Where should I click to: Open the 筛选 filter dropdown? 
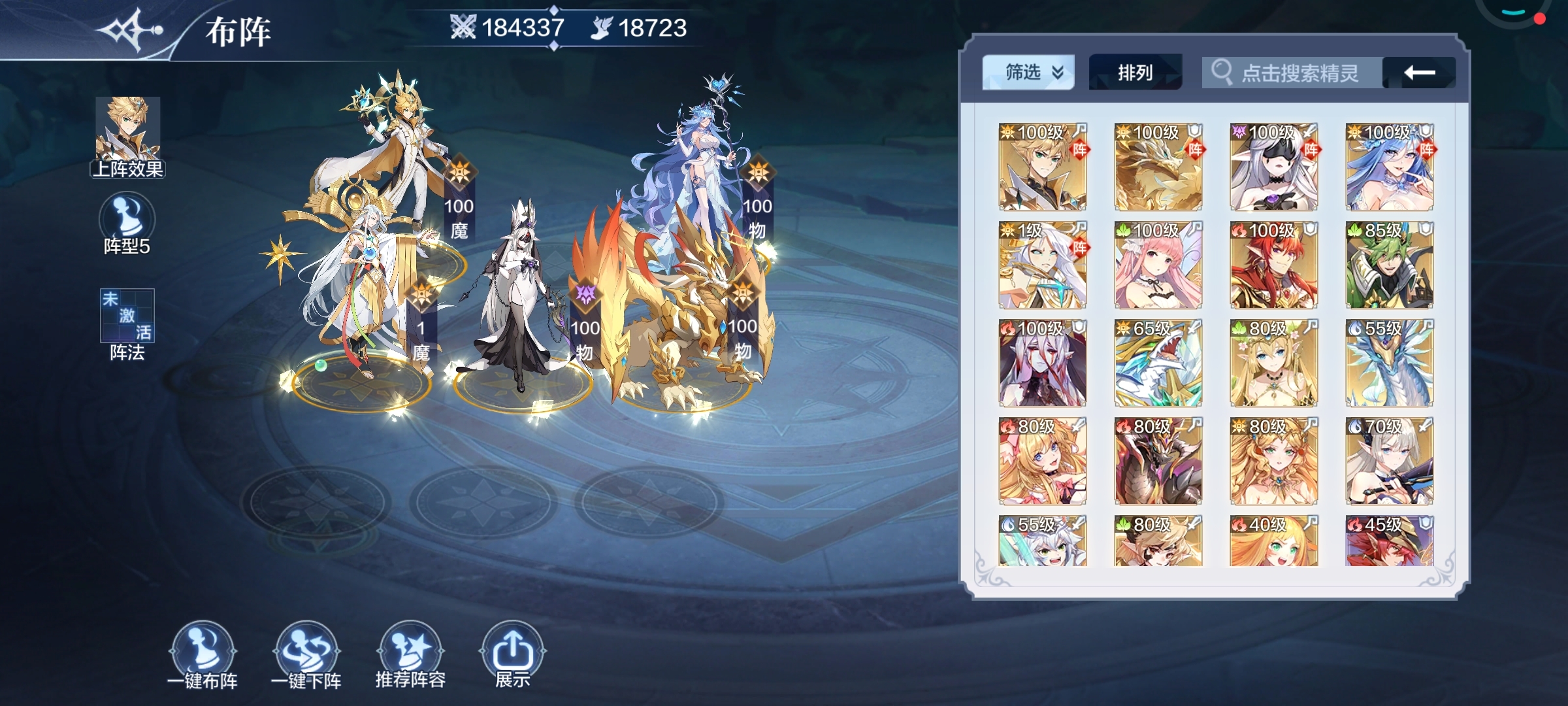coord(1028,72)
